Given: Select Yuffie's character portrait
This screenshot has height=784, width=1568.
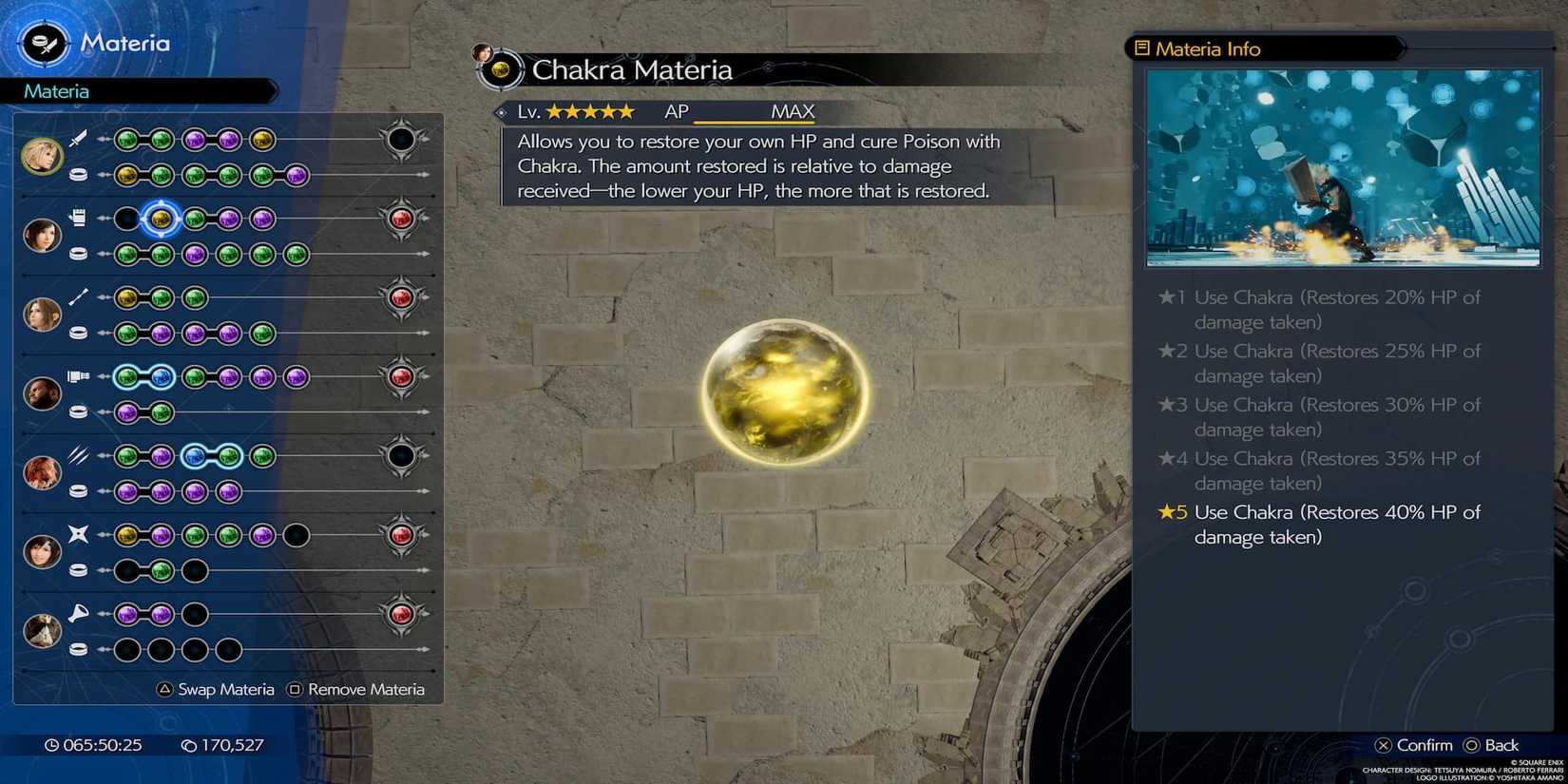Looking at the screenshot, I should [41, 551].
